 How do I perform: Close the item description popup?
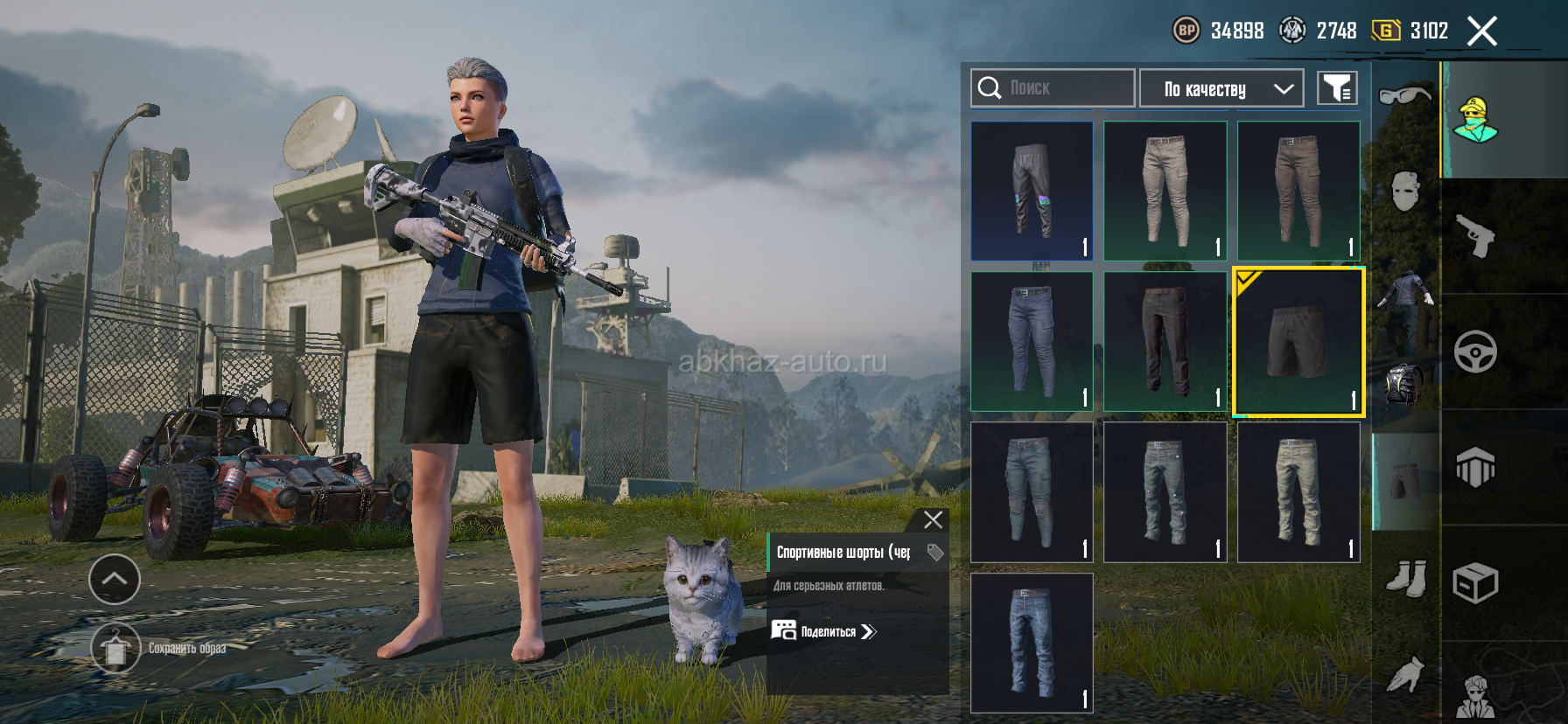[x=933, y=520]
